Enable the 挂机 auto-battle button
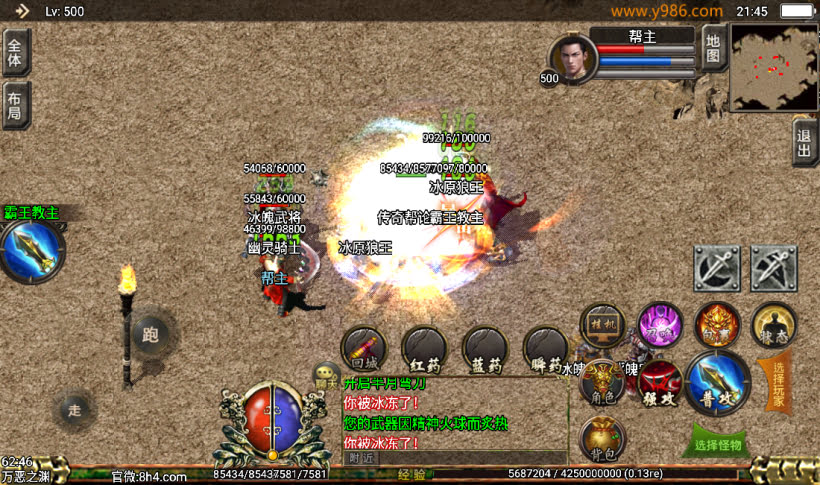820x485 pixels. 603,326
